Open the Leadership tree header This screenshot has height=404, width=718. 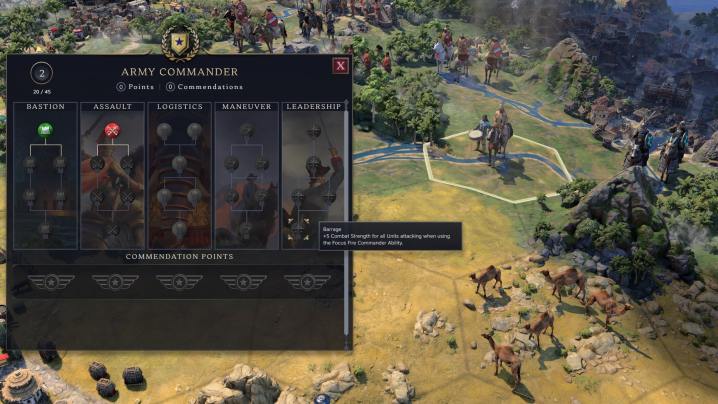tap(313, 107)
